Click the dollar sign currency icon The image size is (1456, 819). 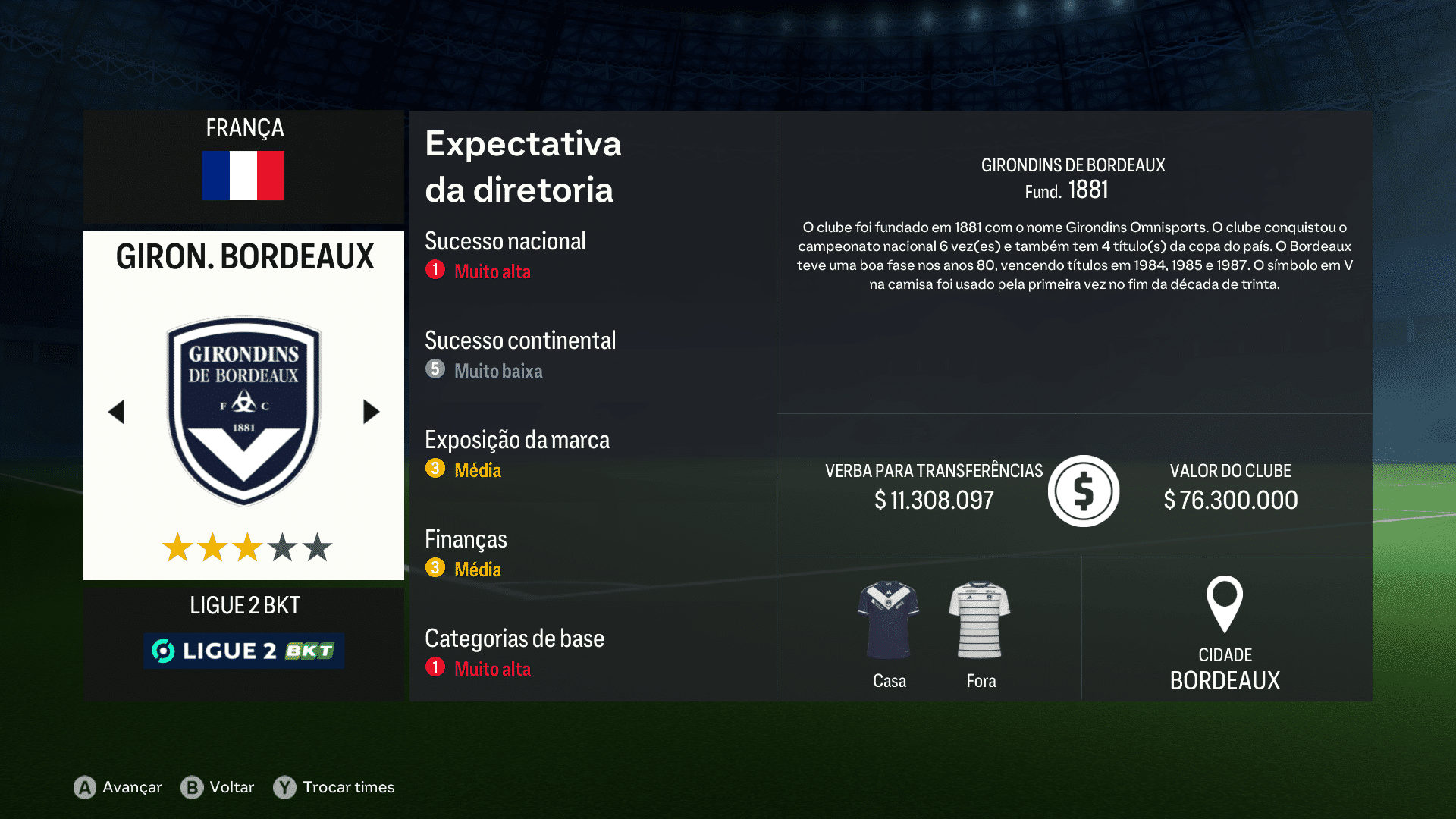pyautogui.click(x=1083, y=491)
